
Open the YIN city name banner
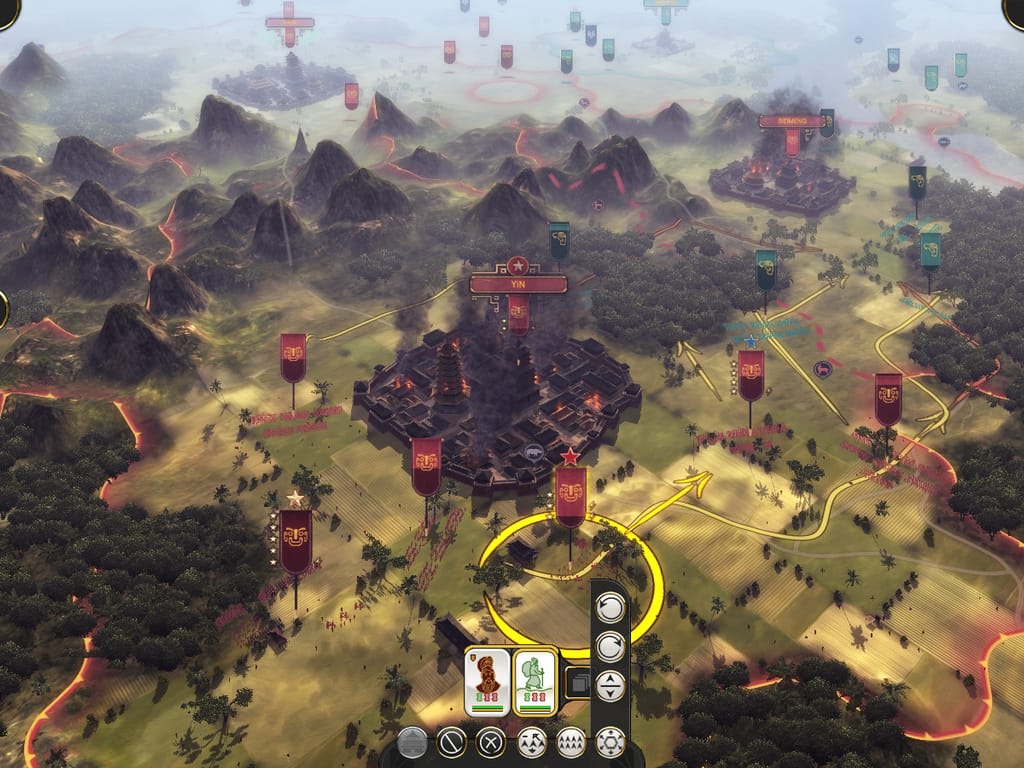coord(518,284)
